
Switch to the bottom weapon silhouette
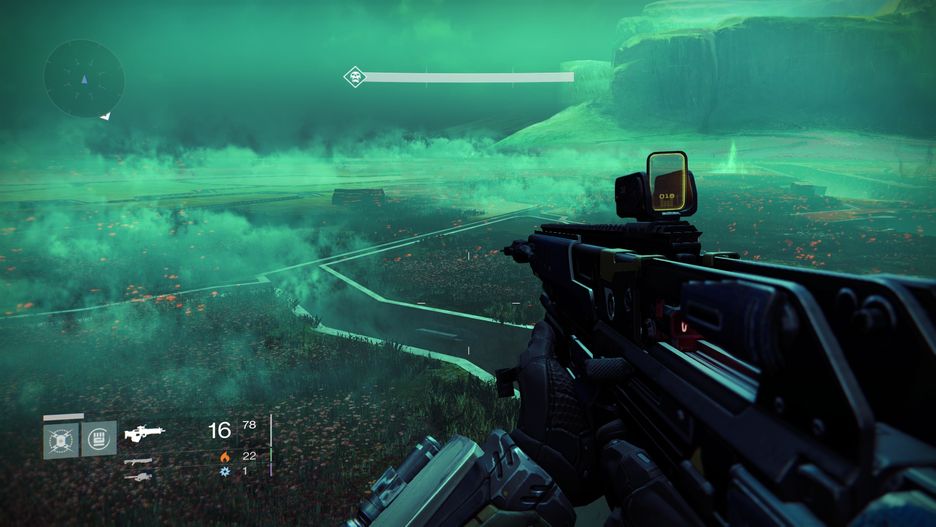click(137, 477)
